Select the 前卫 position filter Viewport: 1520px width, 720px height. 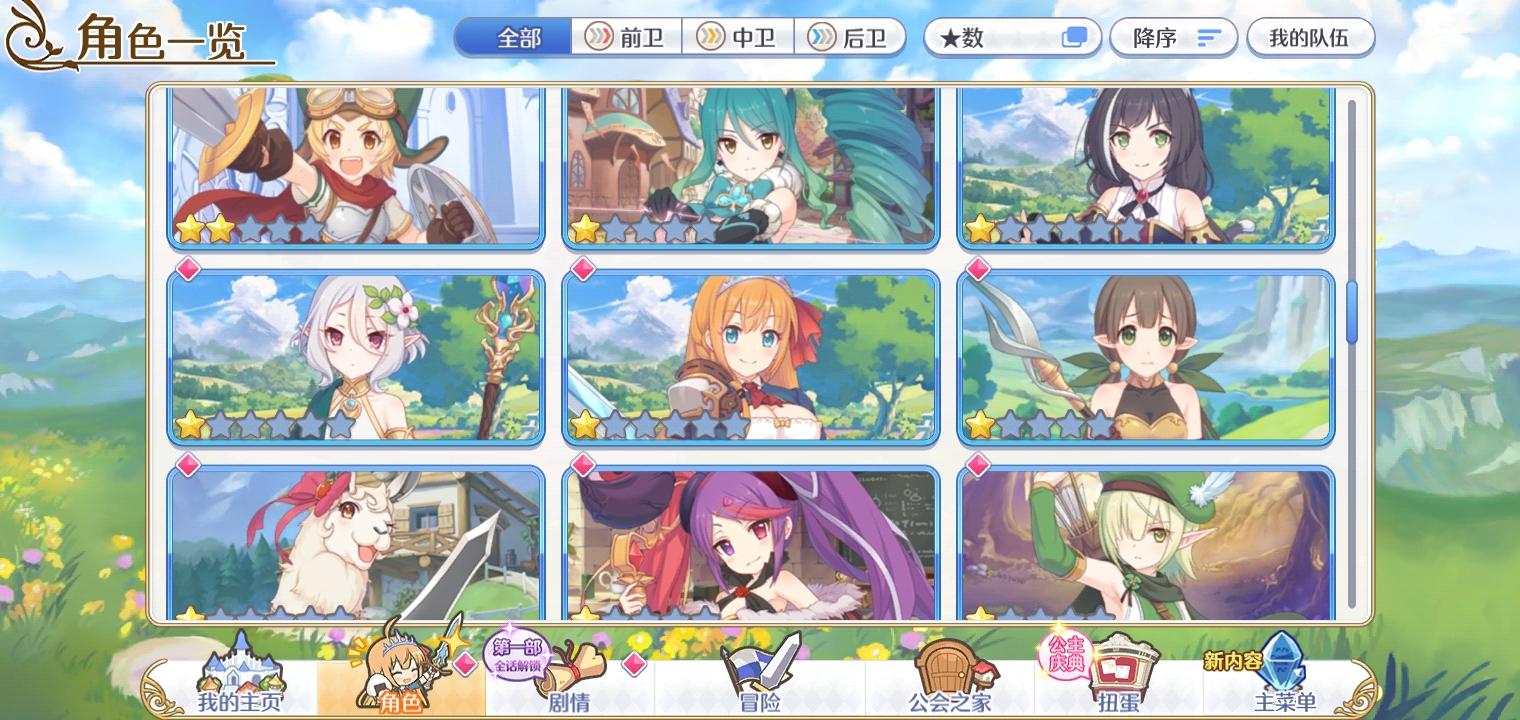[x=625, y=38]
